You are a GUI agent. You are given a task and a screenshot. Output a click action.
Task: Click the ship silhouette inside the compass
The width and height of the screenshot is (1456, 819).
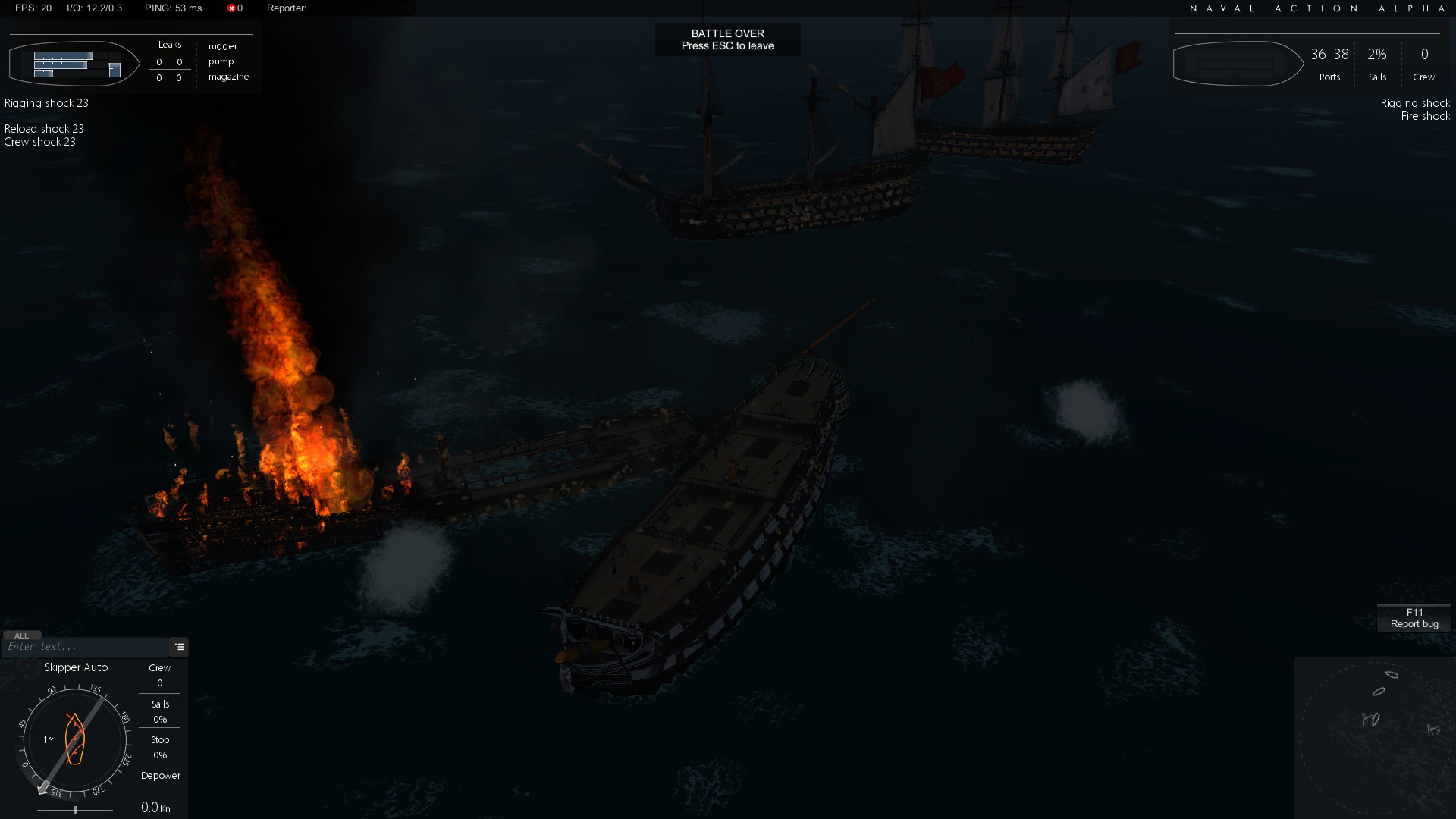[74, 739]
